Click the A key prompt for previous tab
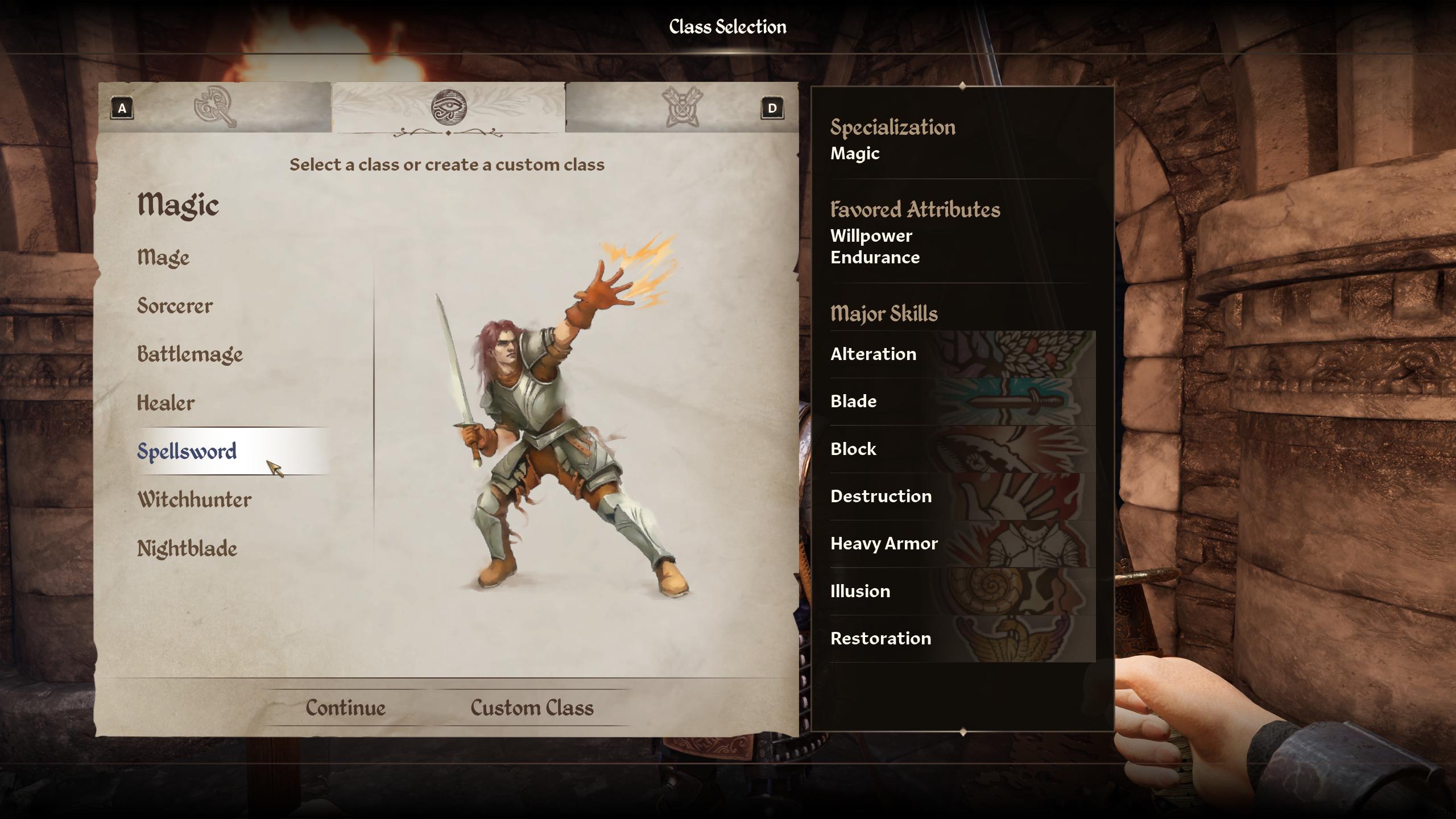Screen dimensions: 1456x819 coord(122,108)
